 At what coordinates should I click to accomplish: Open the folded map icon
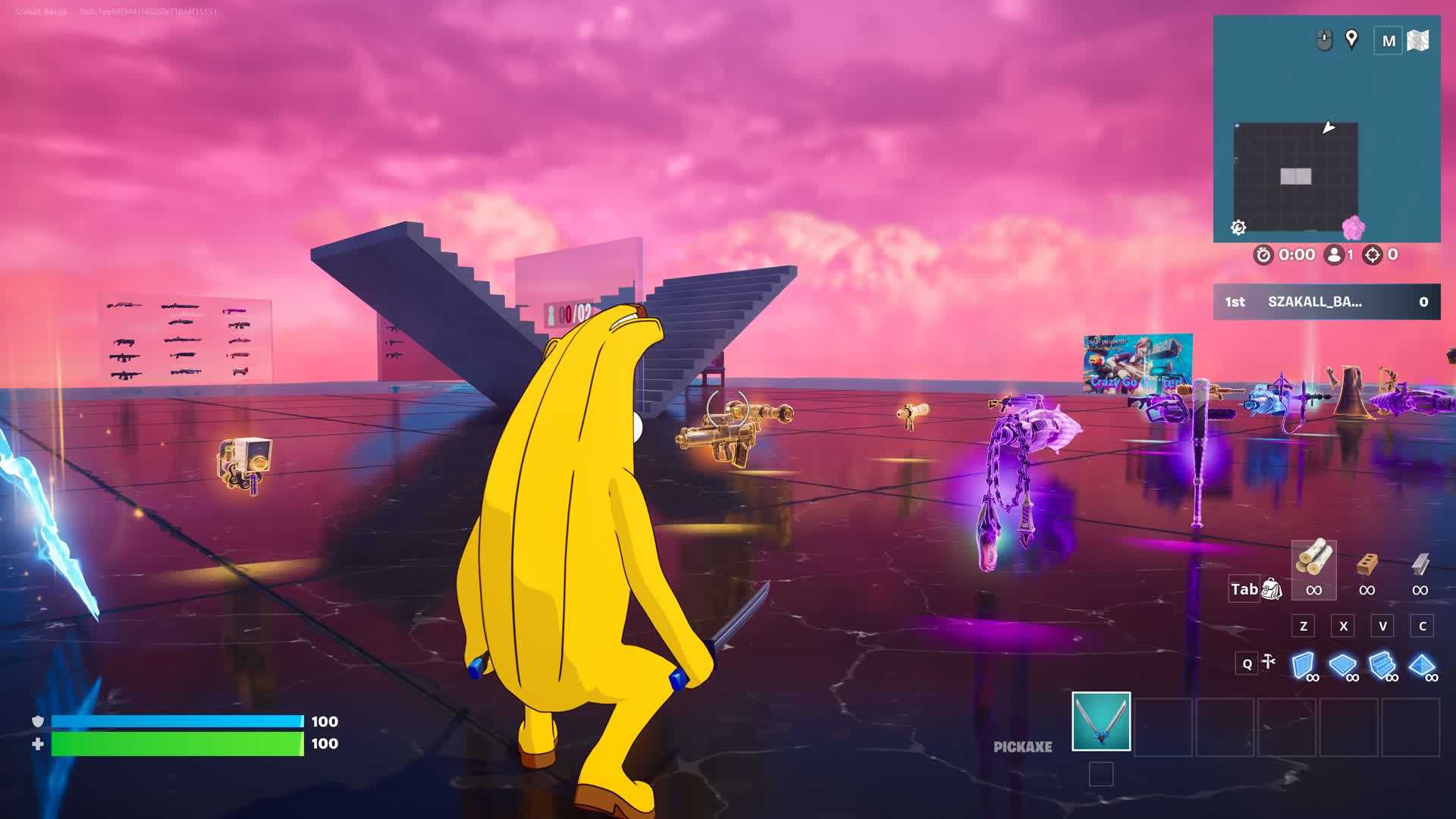[x=1417, y=40]
